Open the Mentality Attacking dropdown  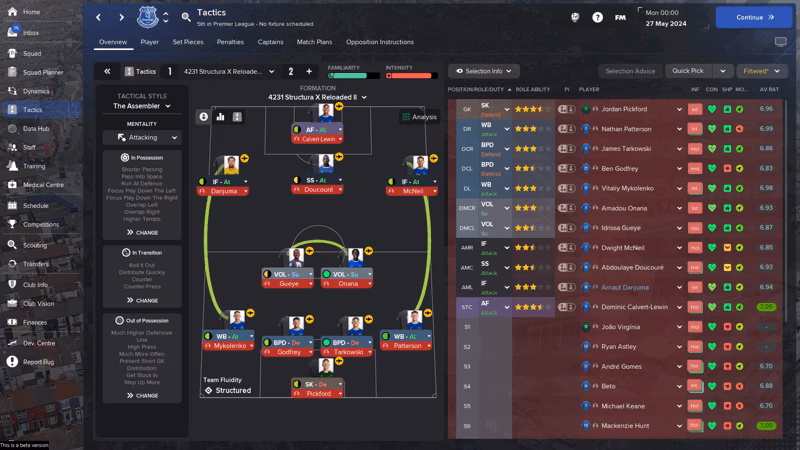point(142,138)
